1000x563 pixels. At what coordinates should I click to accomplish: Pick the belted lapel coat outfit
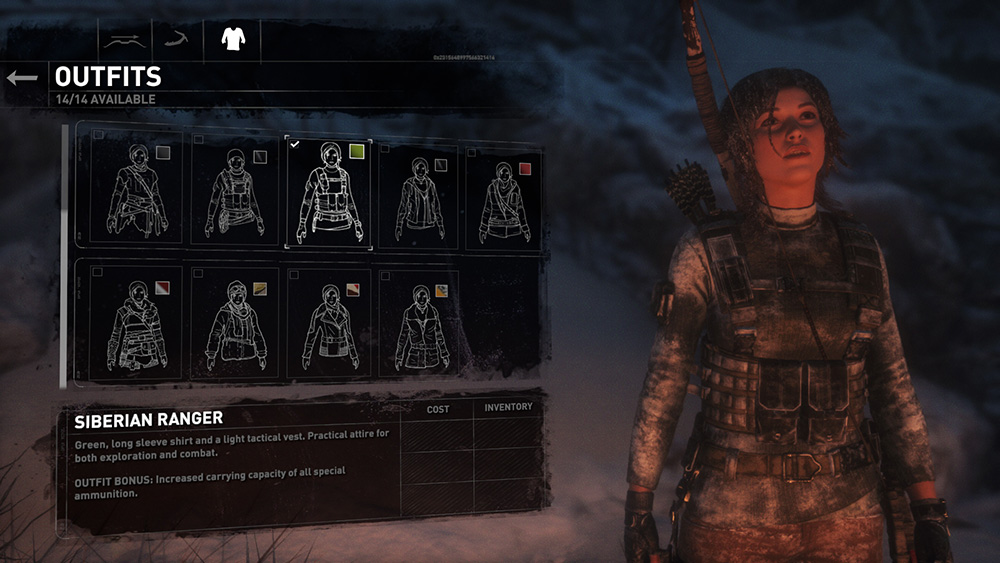tap(328, 323)
